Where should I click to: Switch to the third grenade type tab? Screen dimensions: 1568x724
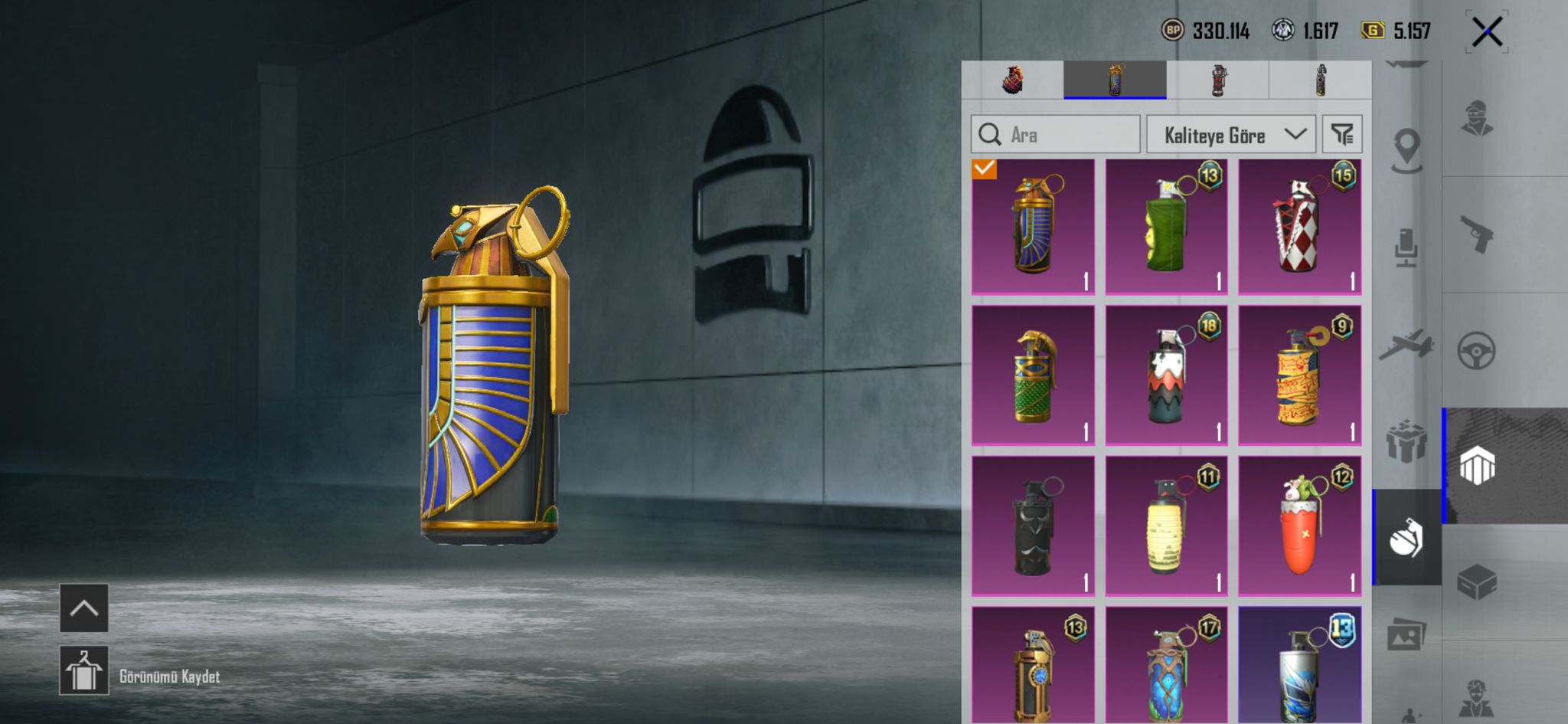click(1217, 80)
